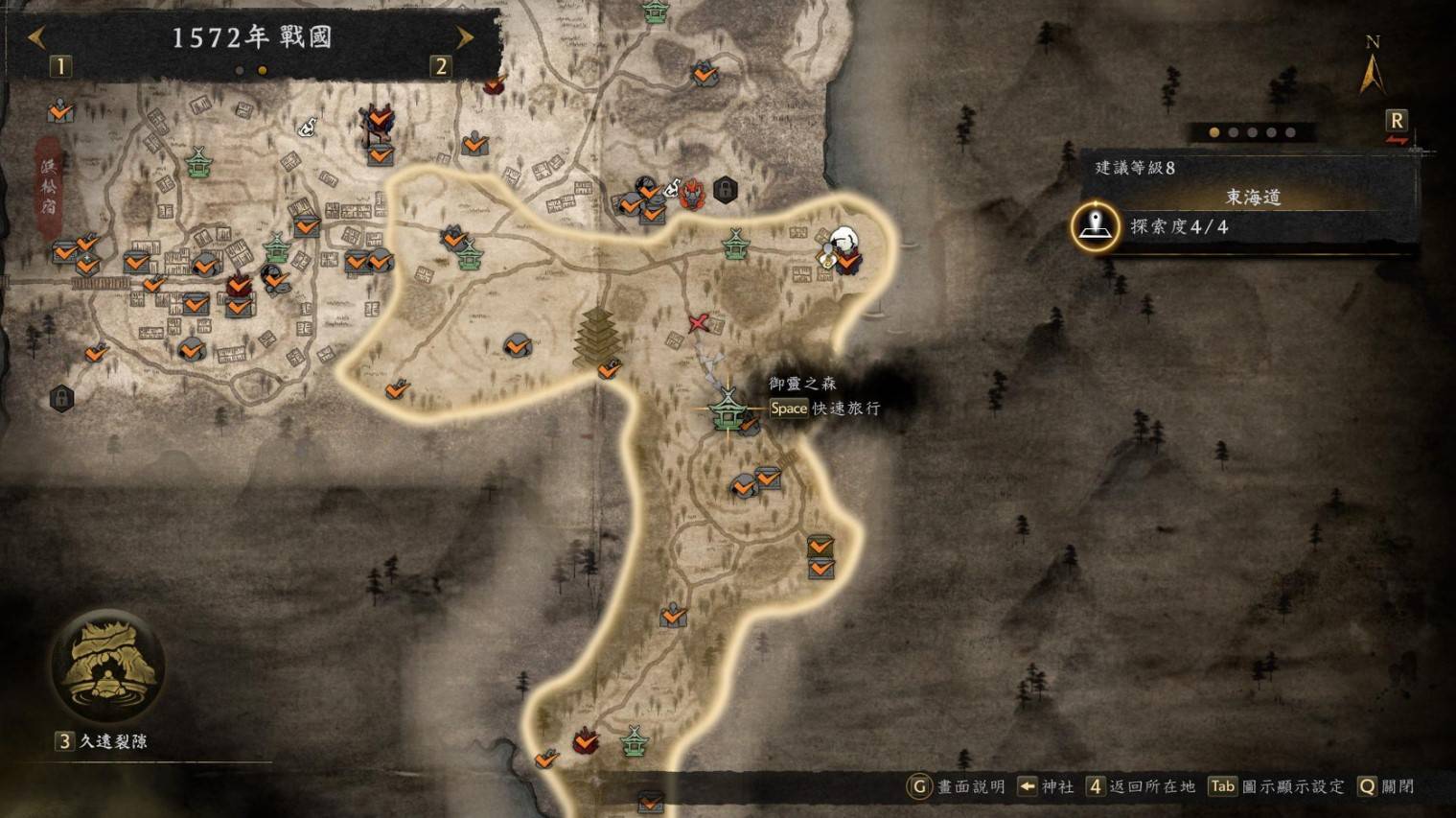Select the 御靈之森 shrine marker
Viewport: 1456px width, 818px height.
[x=728, y=409]
